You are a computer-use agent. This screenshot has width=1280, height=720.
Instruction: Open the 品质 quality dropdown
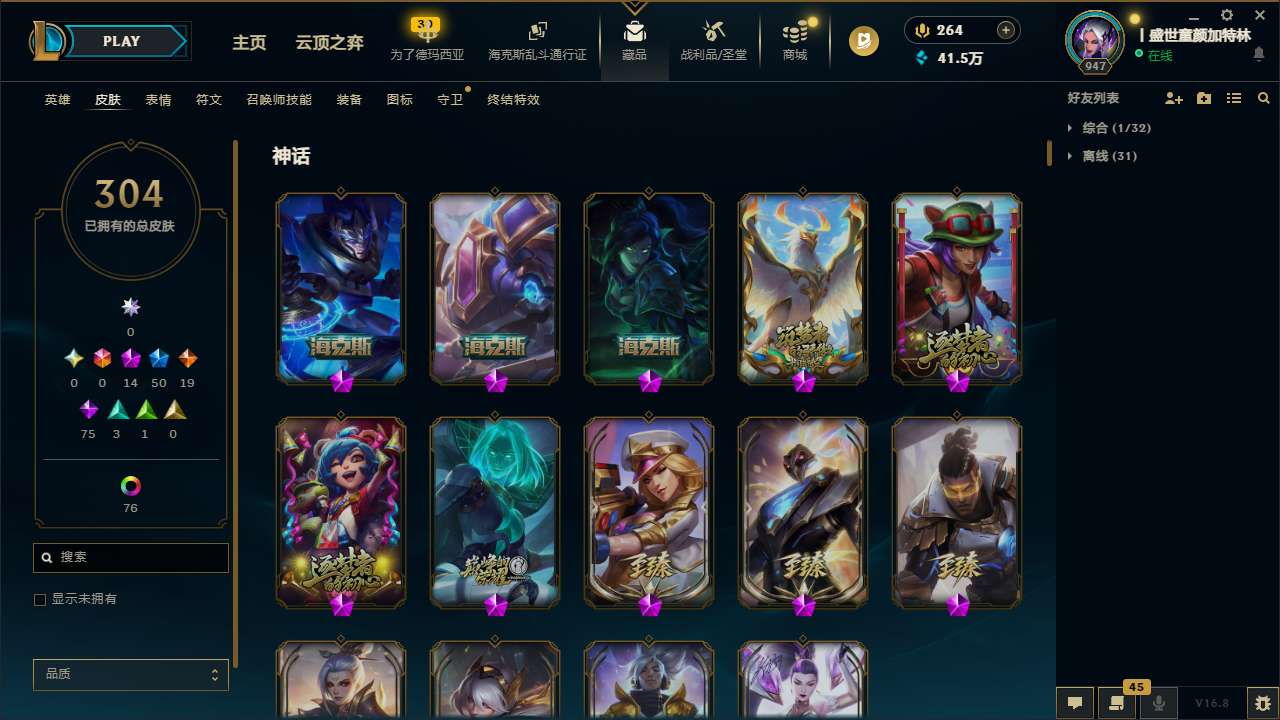tap(130, 674)
